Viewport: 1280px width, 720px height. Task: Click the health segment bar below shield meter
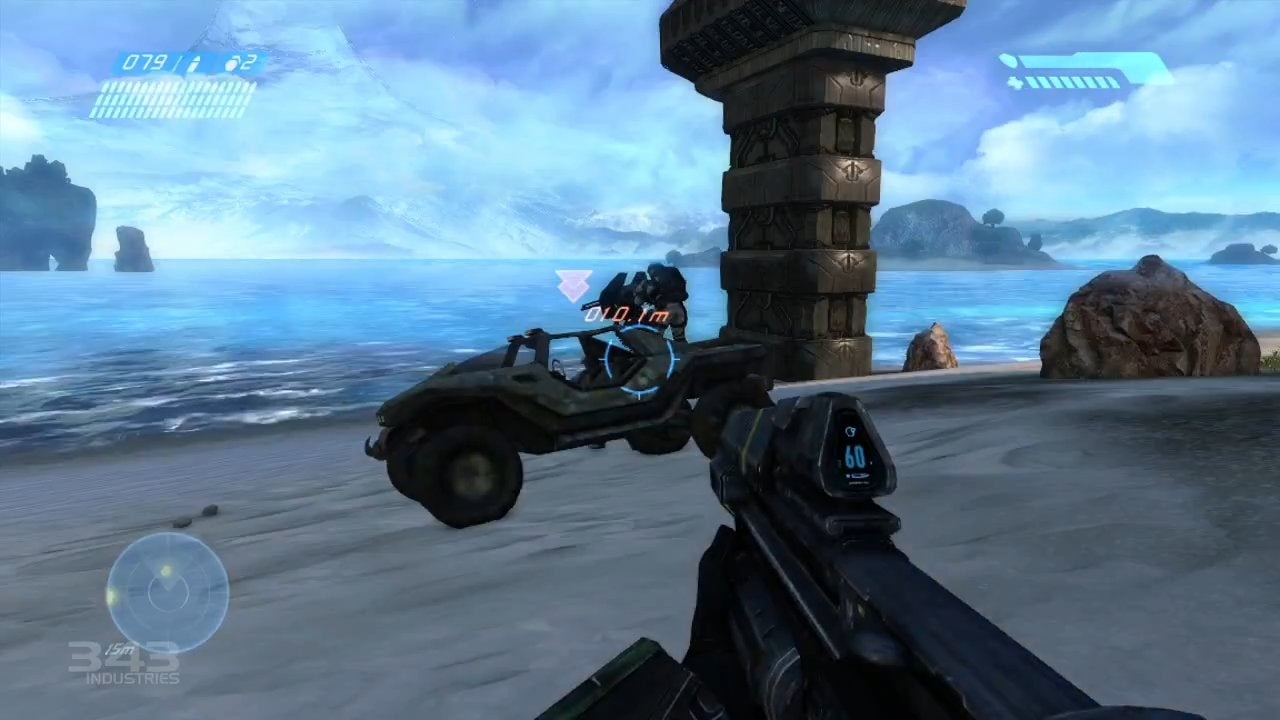1072,83
